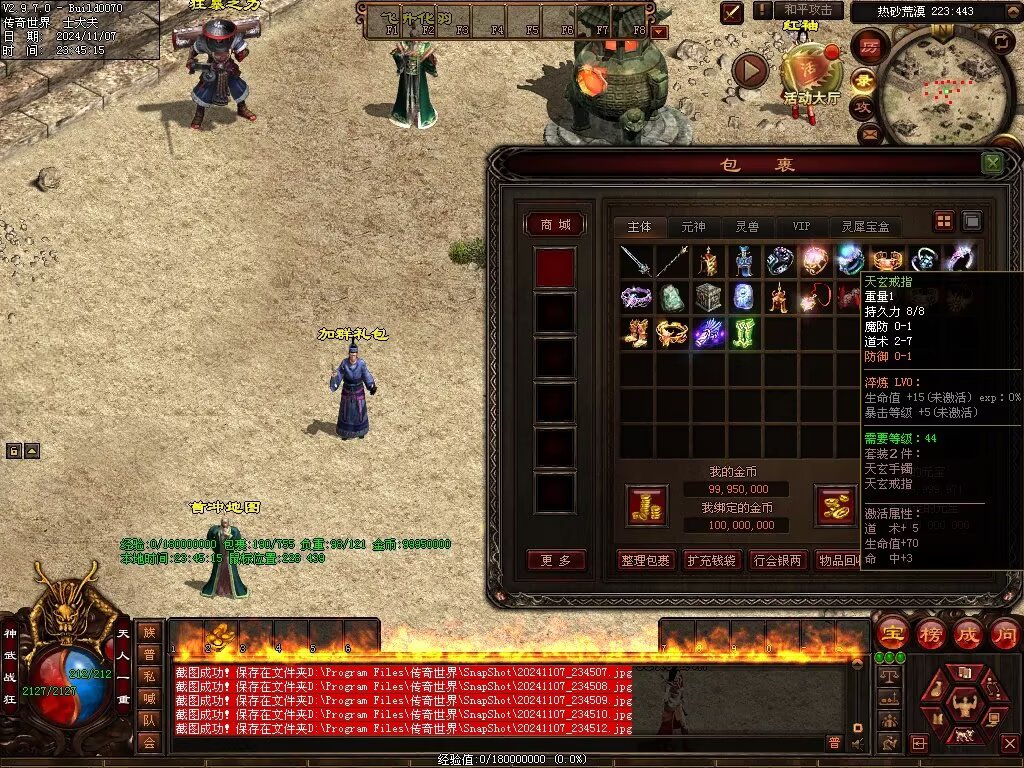Select the green jade stone item
Viewport: 1024px width, 768px height.
[672, 297]
